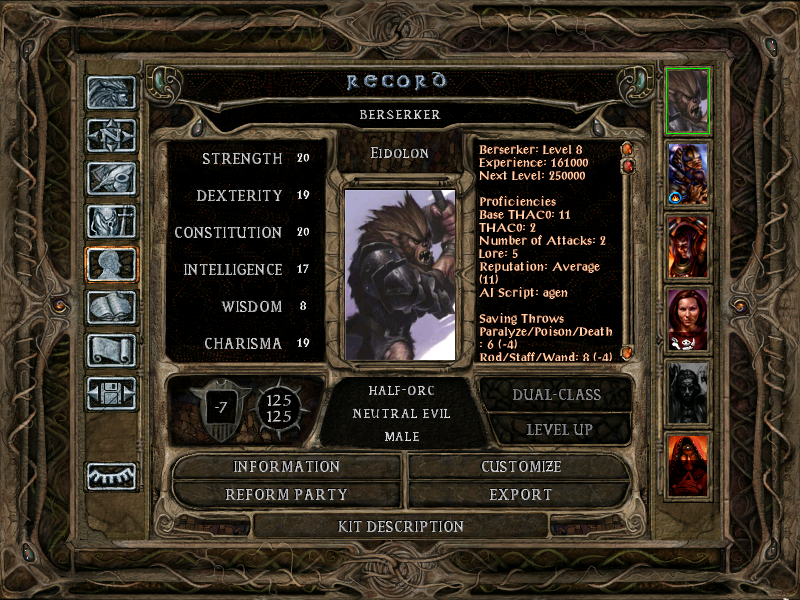This screenshot has height=600, width=800.
Task: Click the Dual-Class button
Action: click(x=557, y=394)
